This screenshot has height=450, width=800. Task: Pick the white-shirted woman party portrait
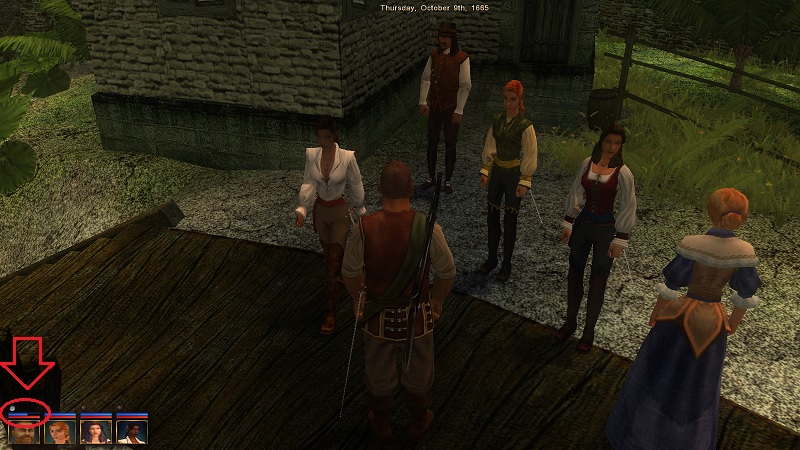coord(131,432)
